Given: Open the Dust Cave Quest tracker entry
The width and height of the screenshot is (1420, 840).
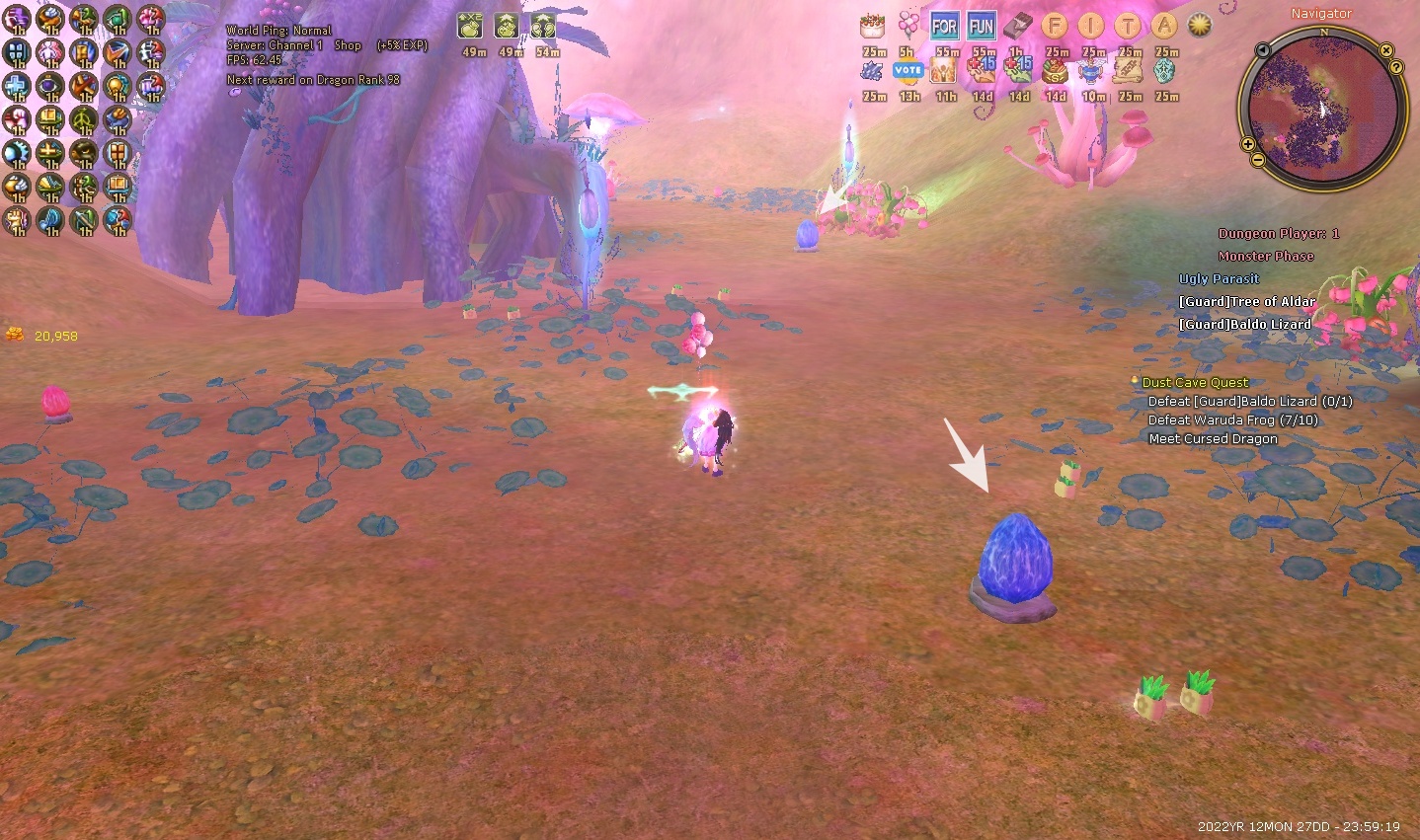Looking at the screenshot, I should pyautogui.click(x=1195, y=382).
